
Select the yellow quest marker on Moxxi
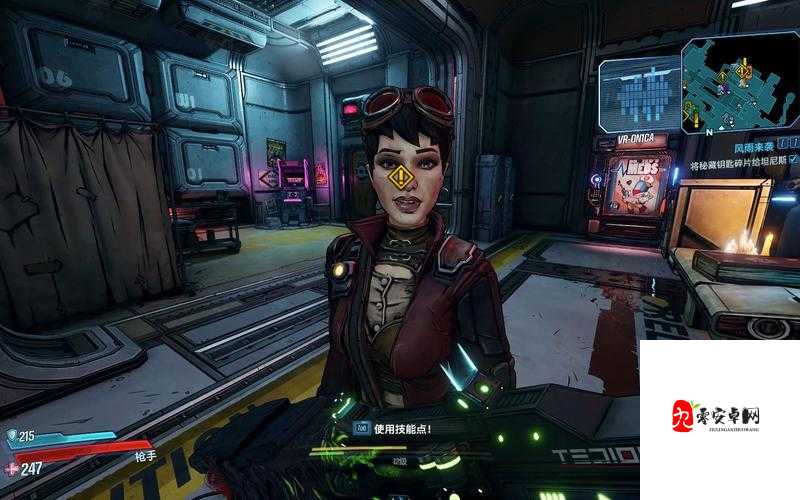tap(401, 178)
